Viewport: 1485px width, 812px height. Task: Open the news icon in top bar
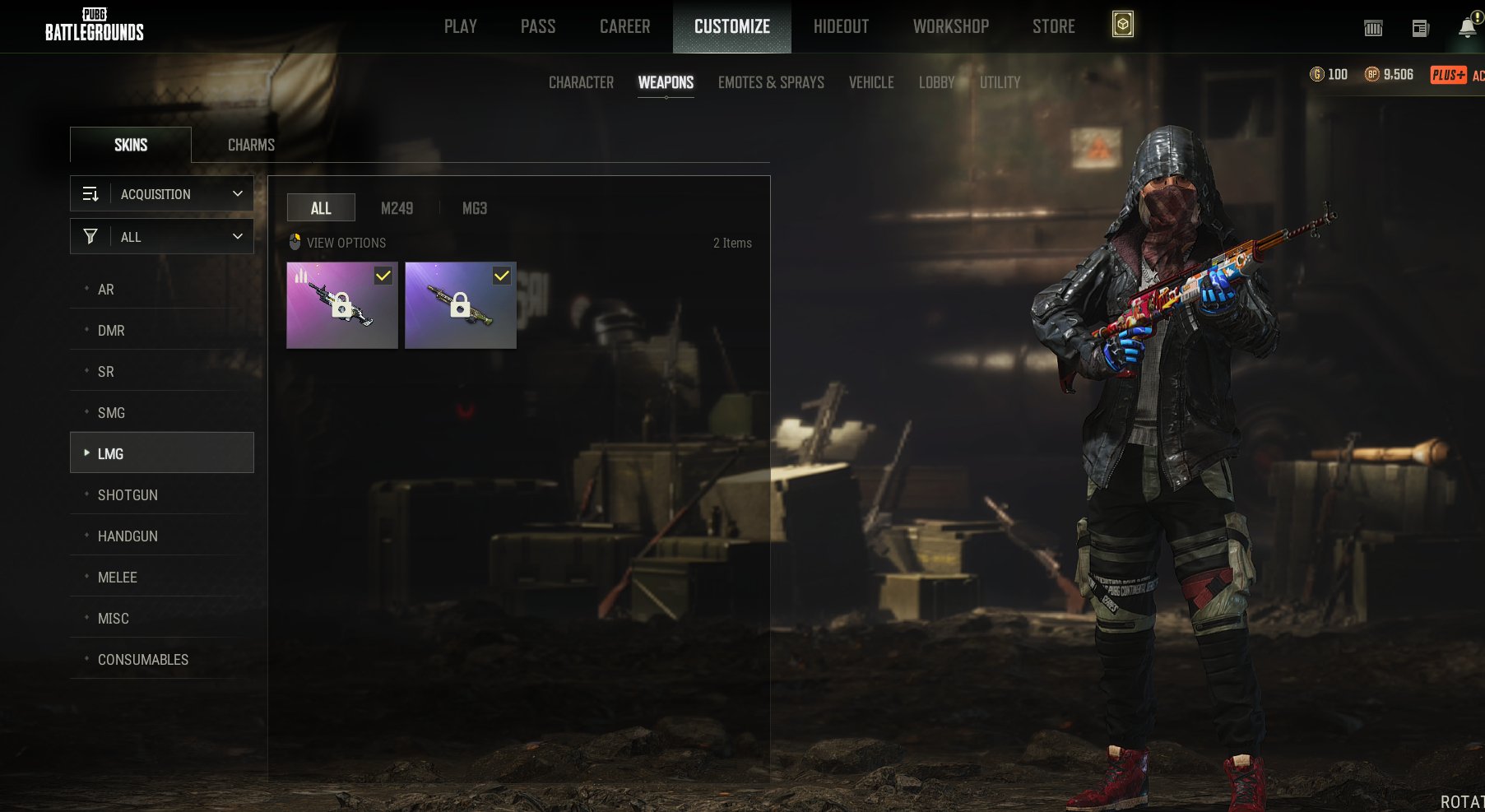point(1420,27)
